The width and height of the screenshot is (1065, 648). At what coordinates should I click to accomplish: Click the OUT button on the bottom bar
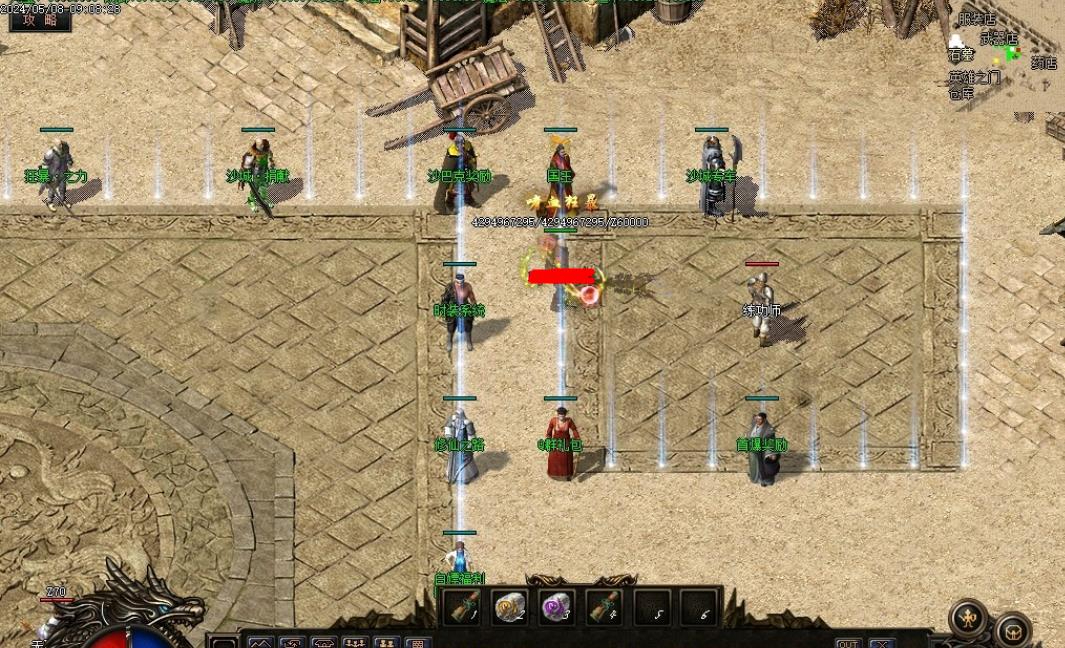pos(848,643)
